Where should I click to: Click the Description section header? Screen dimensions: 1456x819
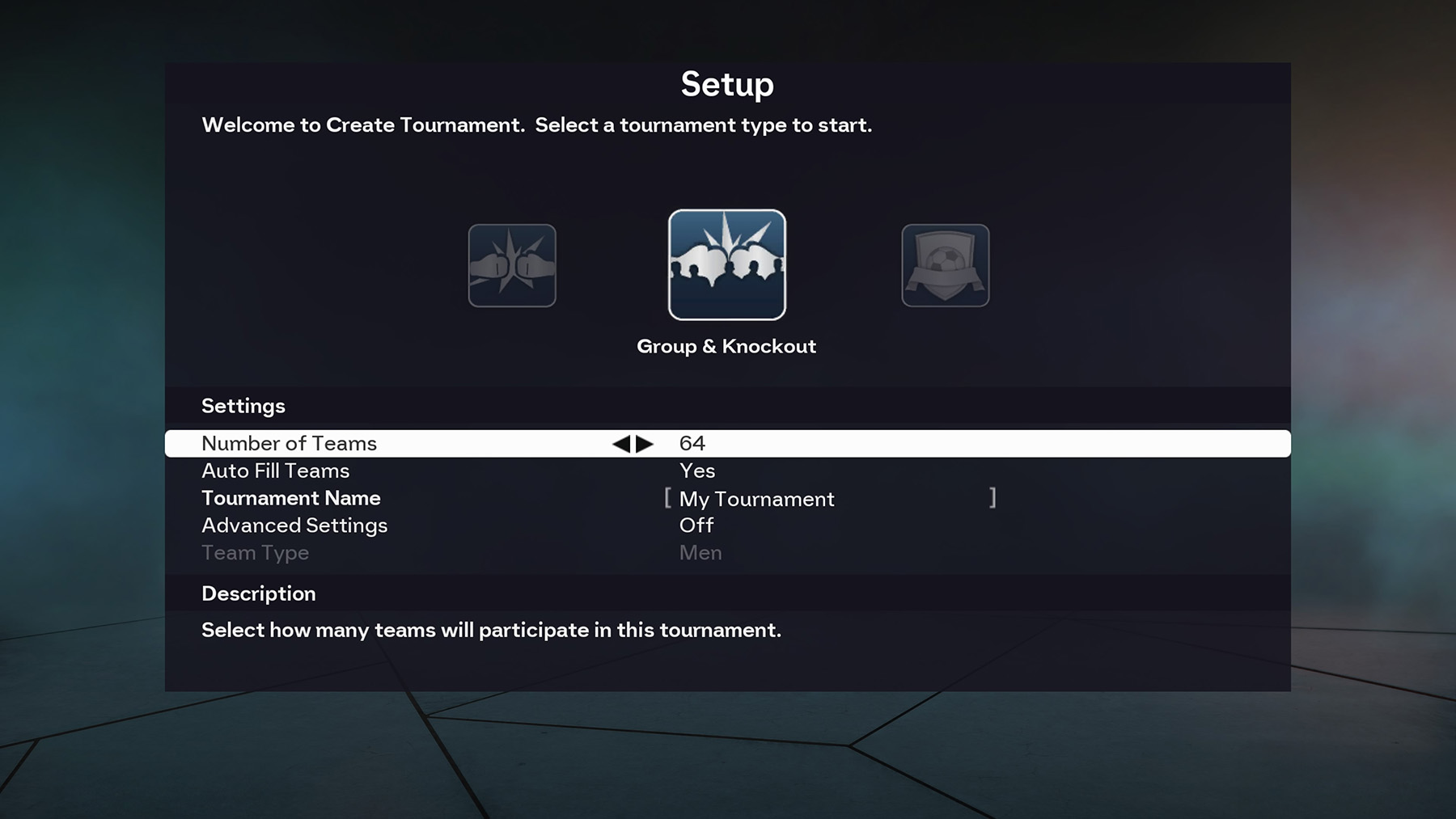(x=258, y=593)
